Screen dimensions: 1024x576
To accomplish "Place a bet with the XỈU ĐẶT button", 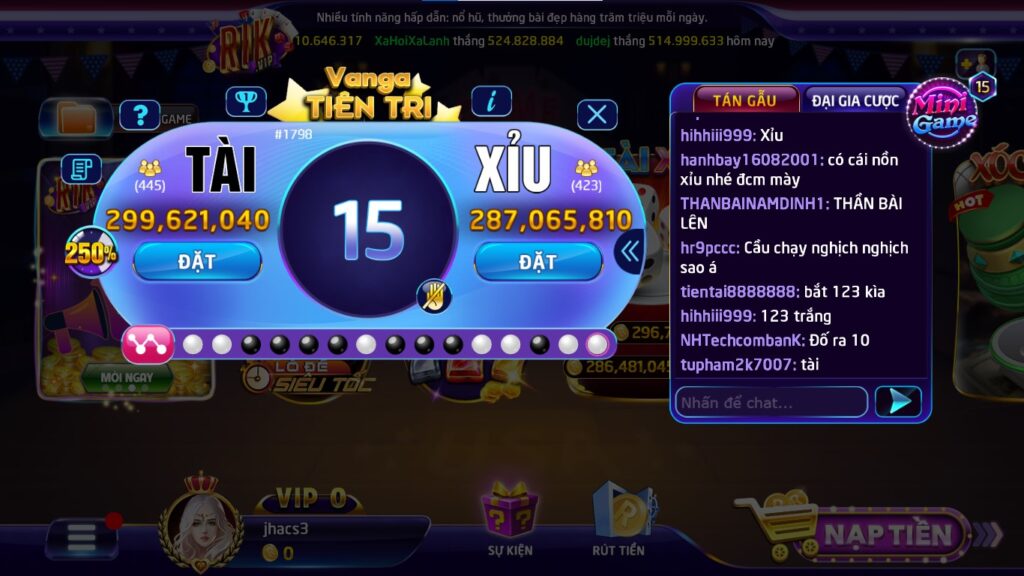I will [x=538, y=261].
